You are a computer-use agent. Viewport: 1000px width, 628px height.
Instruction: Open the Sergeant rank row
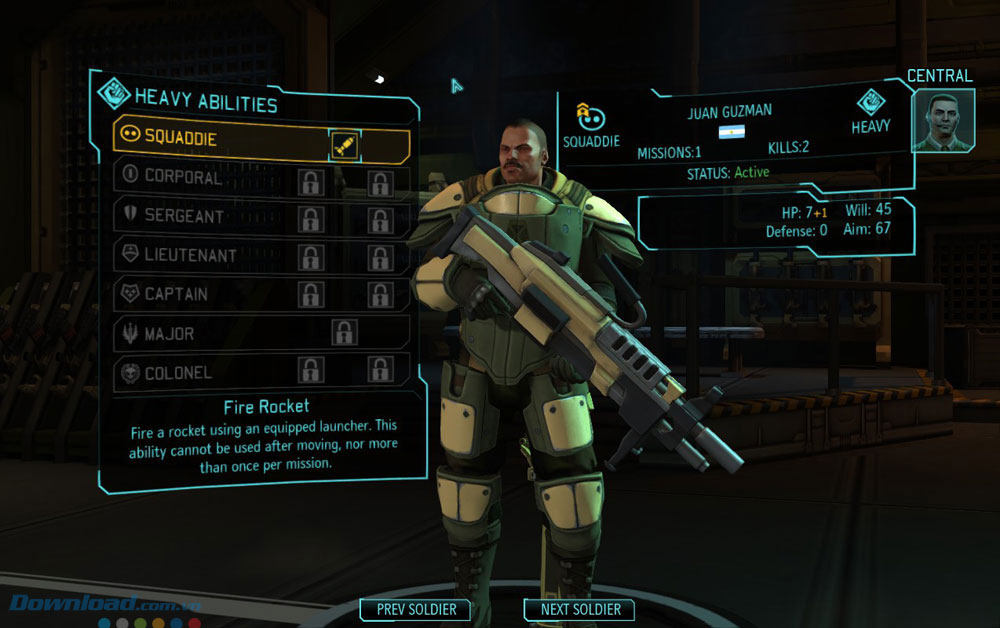click(200, 216)
